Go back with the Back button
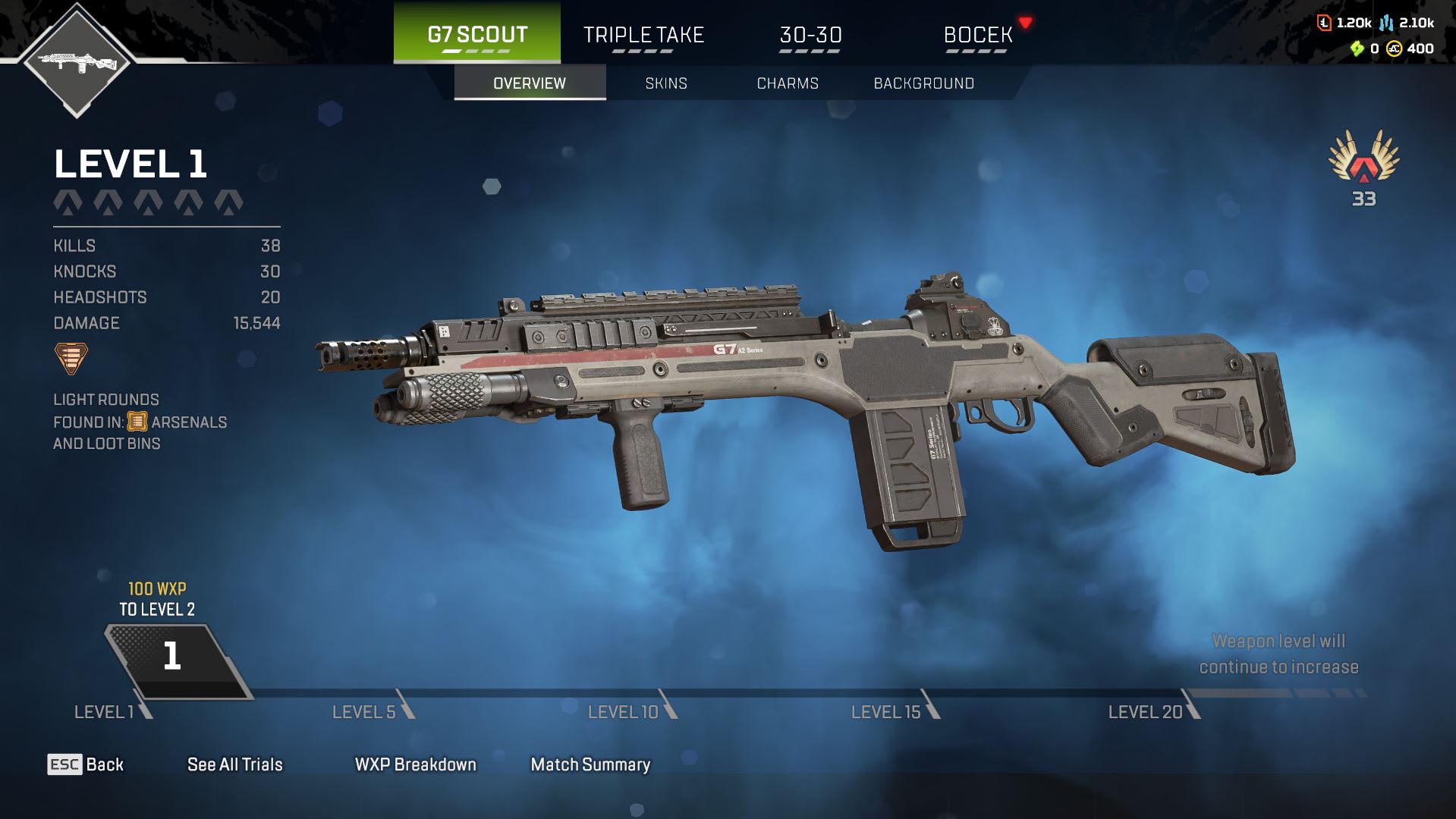This screenshot has width=1456, height=819. click(86, 764)
